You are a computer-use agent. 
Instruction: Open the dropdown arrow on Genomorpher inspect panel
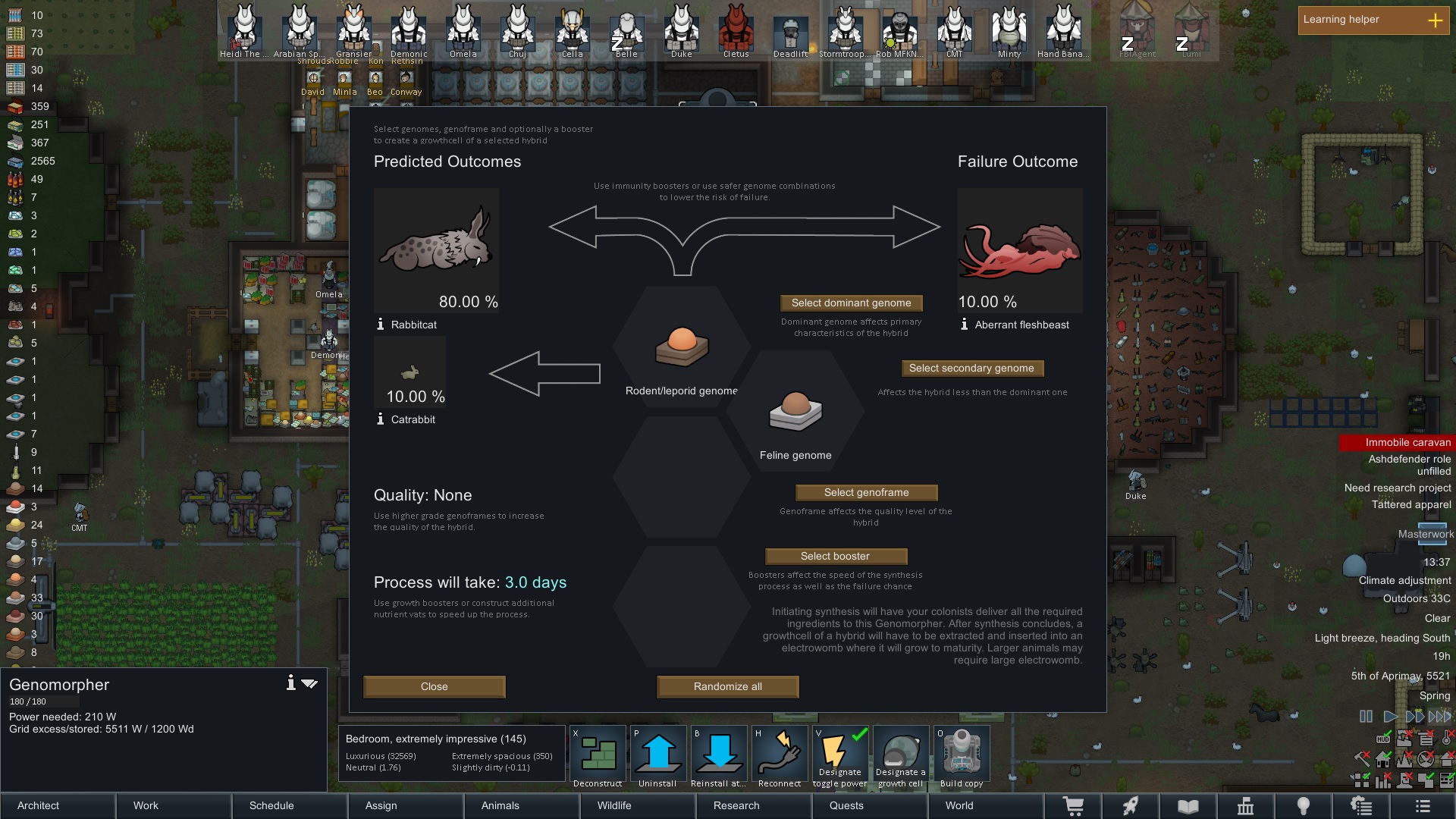309,682
